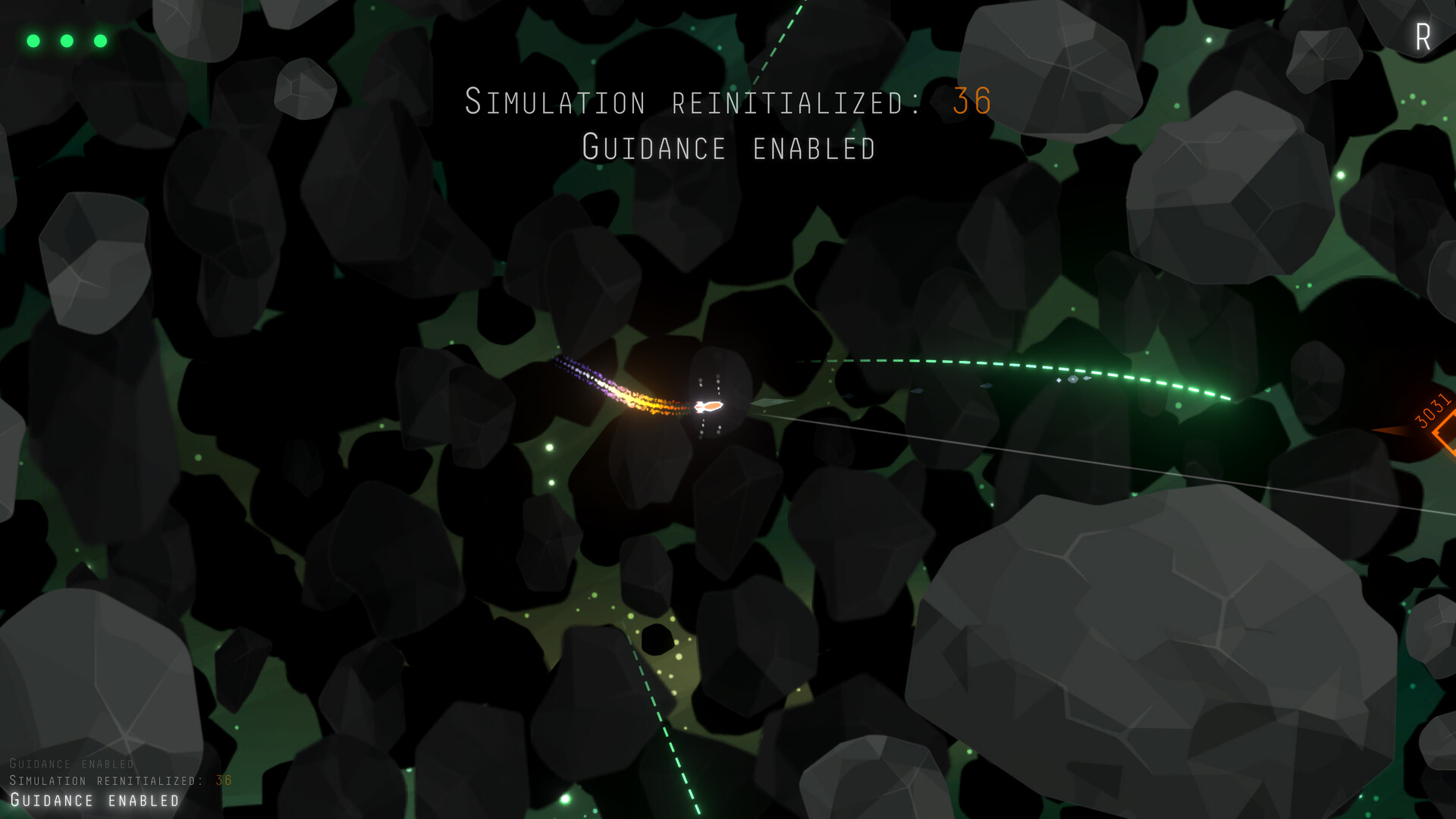The width and height of the screenshot is (1456, 819).
Task: Select the rocket ship with glowing exhaust
Action: 709,406
